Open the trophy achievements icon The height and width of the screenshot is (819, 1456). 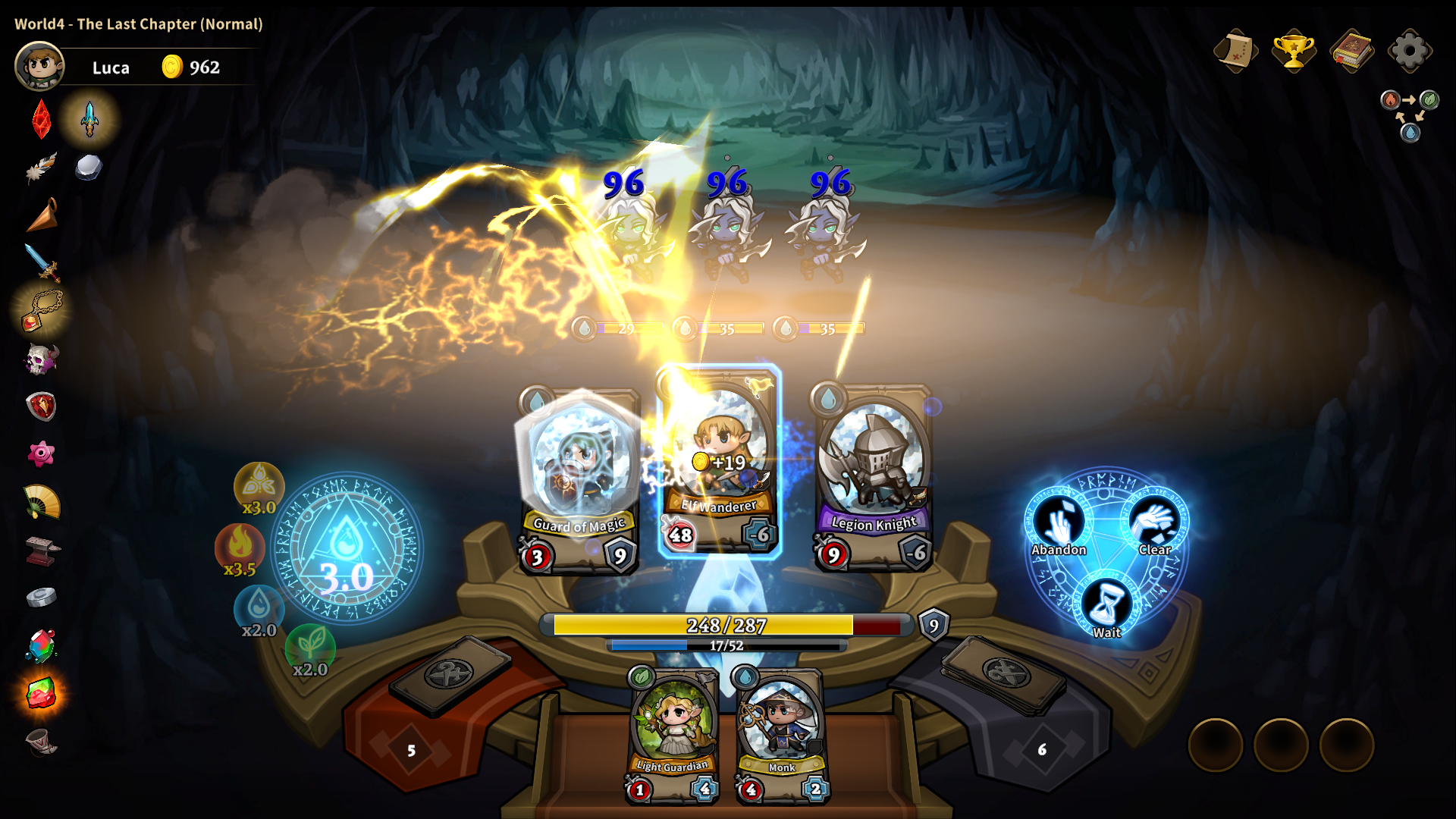click(1293, 51)
